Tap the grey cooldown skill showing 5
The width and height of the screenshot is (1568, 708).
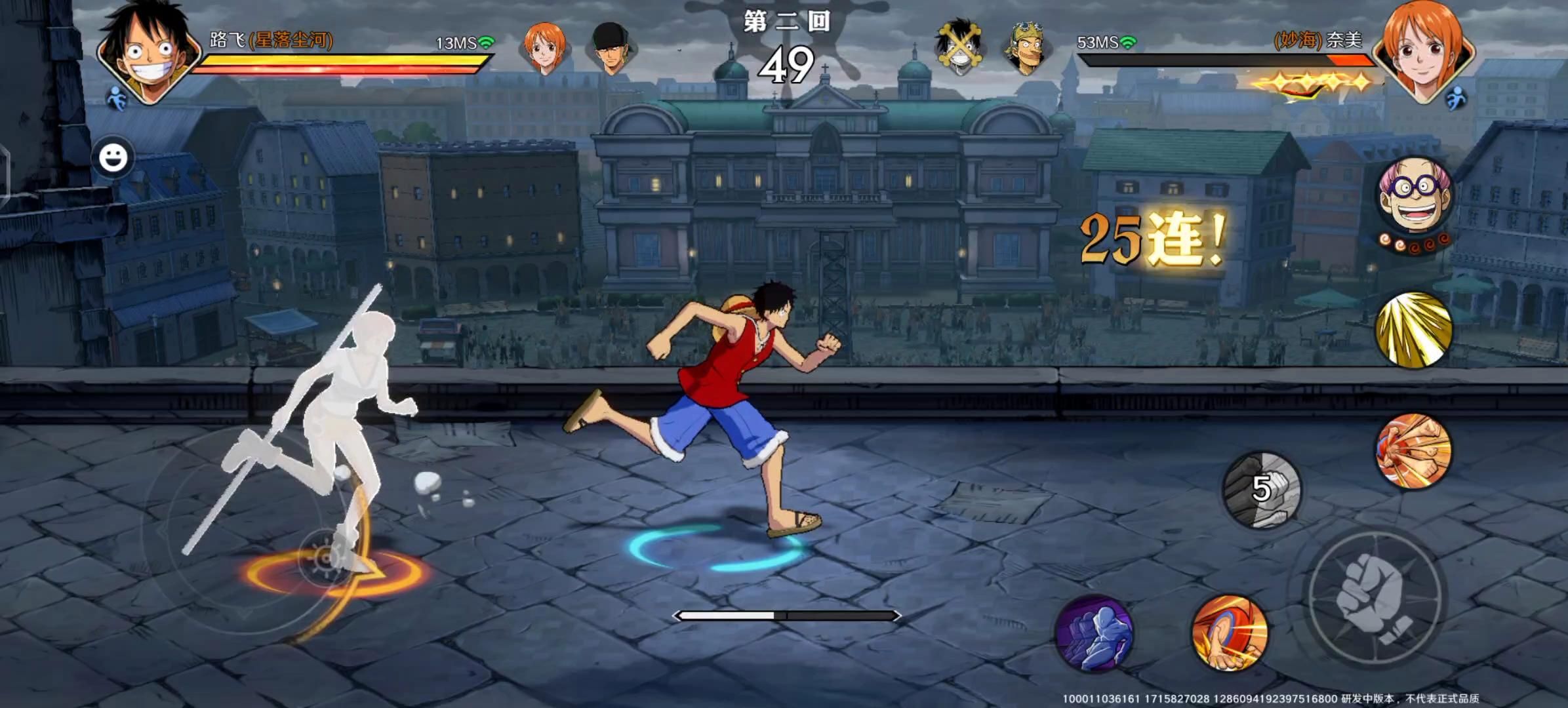[1262, 489]
